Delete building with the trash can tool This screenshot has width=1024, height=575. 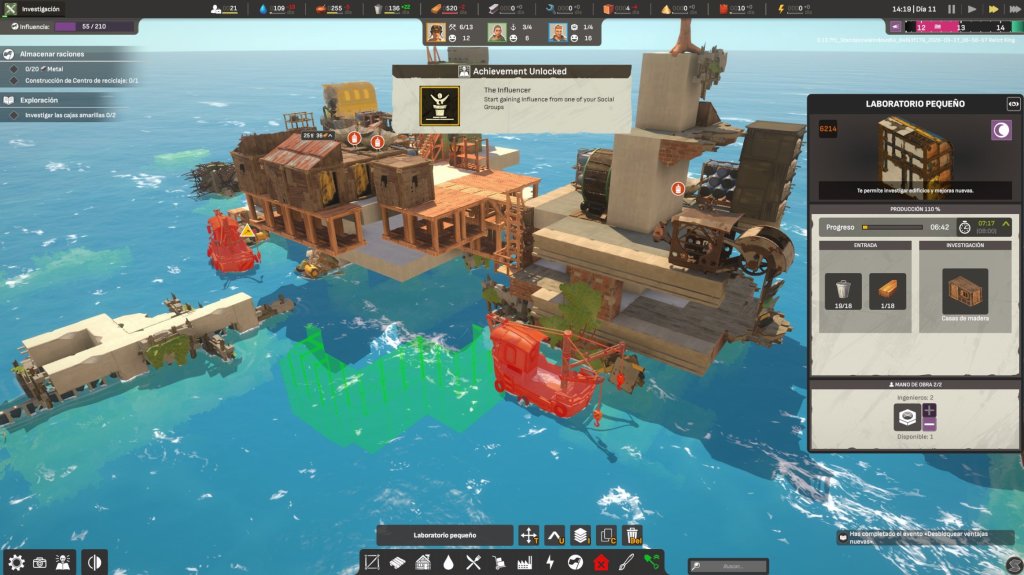coord(632,536)
